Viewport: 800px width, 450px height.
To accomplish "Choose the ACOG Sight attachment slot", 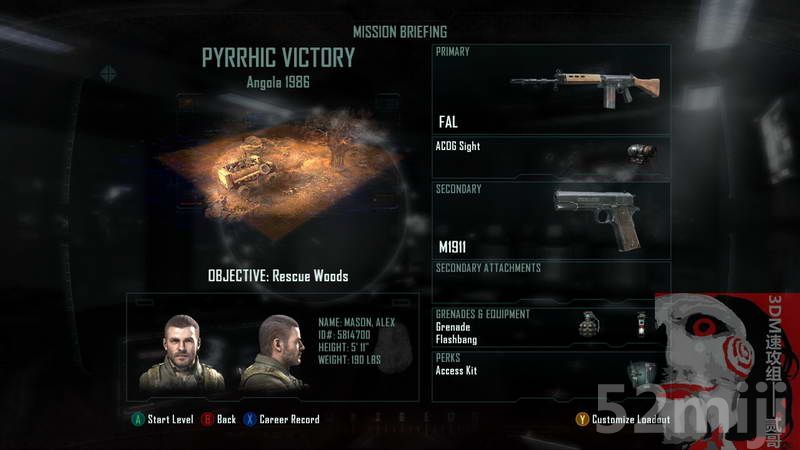I will point(551,157).
